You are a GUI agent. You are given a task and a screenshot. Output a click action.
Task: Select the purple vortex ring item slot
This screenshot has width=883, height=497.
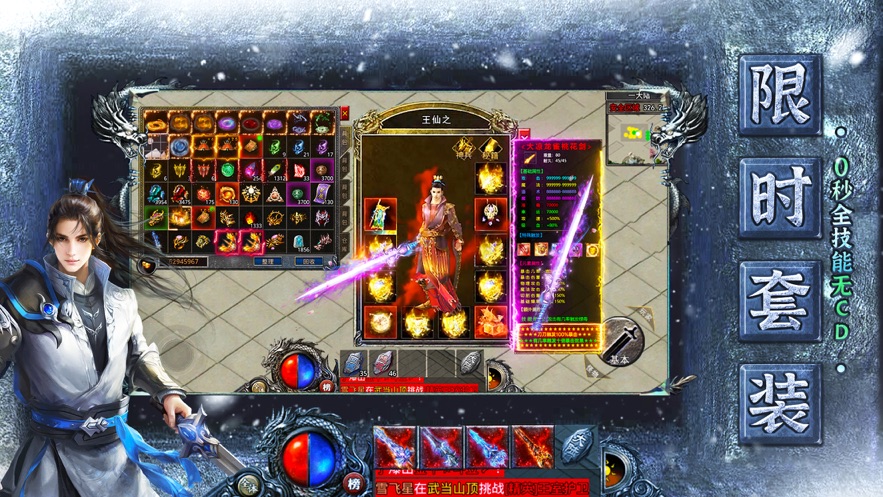tap(226, 123)
